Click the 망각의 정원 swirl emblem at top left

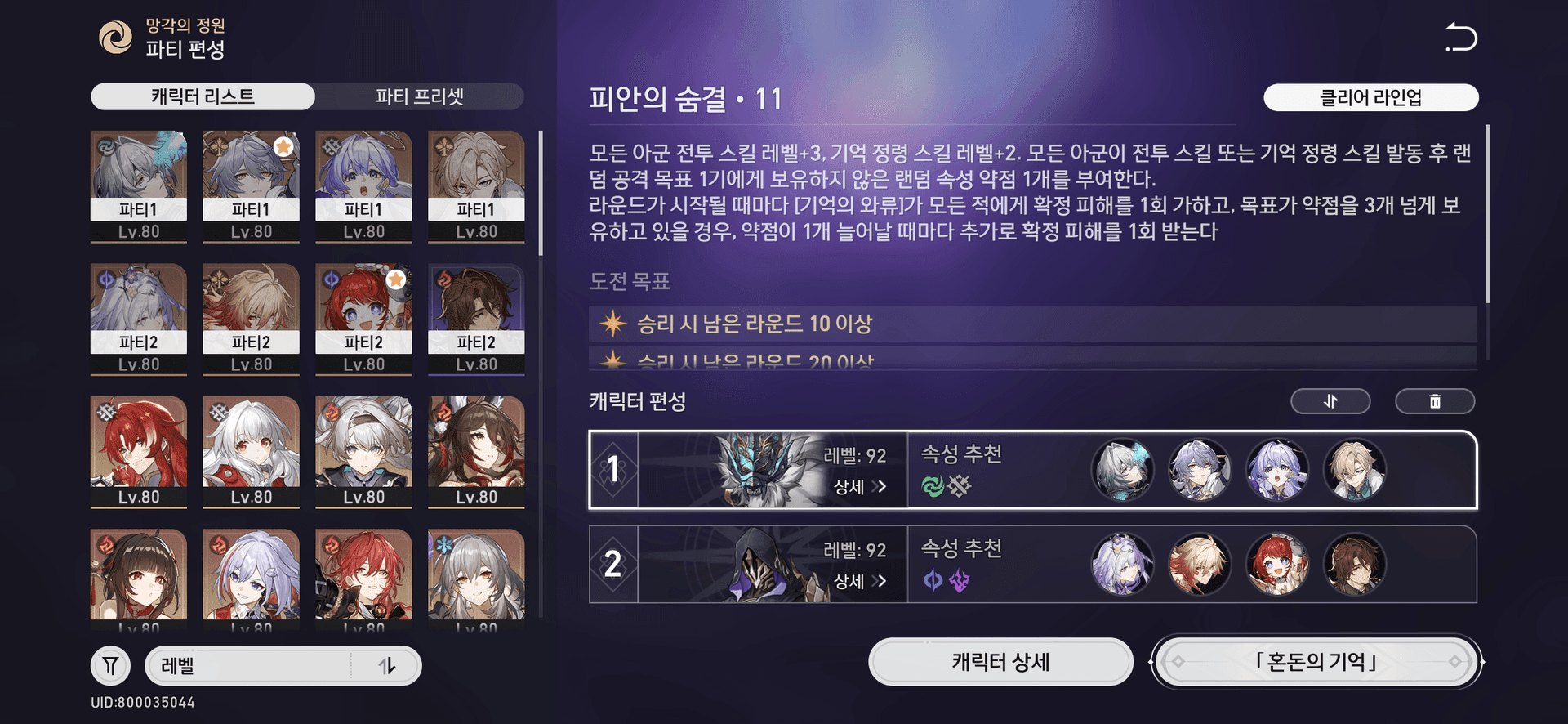[x=117, y=36]
